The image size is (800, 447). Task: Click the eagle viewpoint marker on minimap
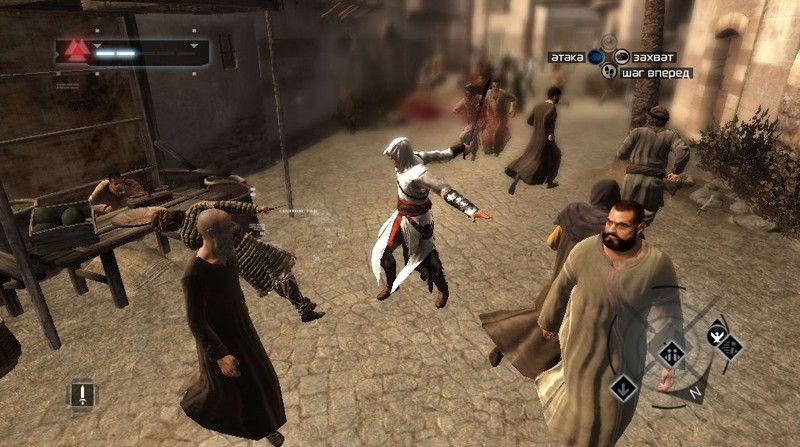[716, 335]
